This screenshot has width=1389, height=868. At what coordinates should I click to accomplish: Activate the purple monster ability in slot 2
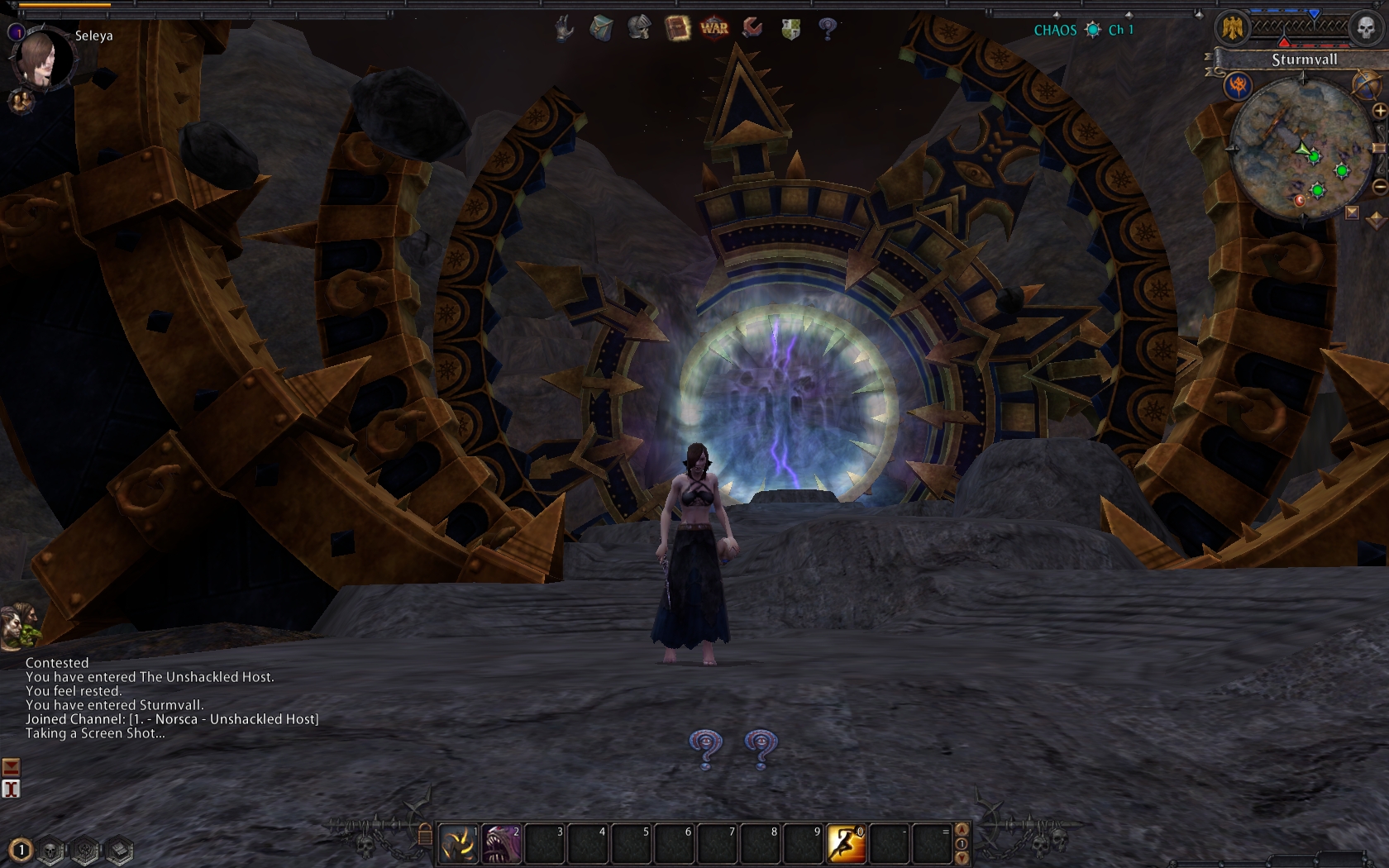(501, 844)
